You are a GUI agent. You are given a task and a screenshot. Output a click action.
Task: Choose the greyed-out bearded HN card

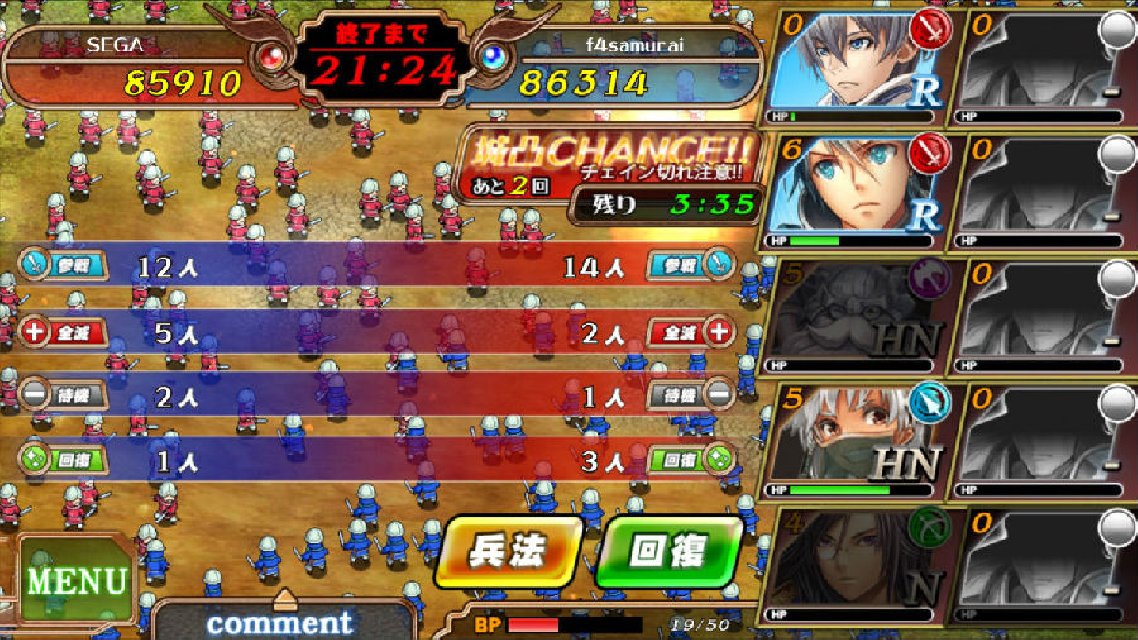tap(857, 314)
